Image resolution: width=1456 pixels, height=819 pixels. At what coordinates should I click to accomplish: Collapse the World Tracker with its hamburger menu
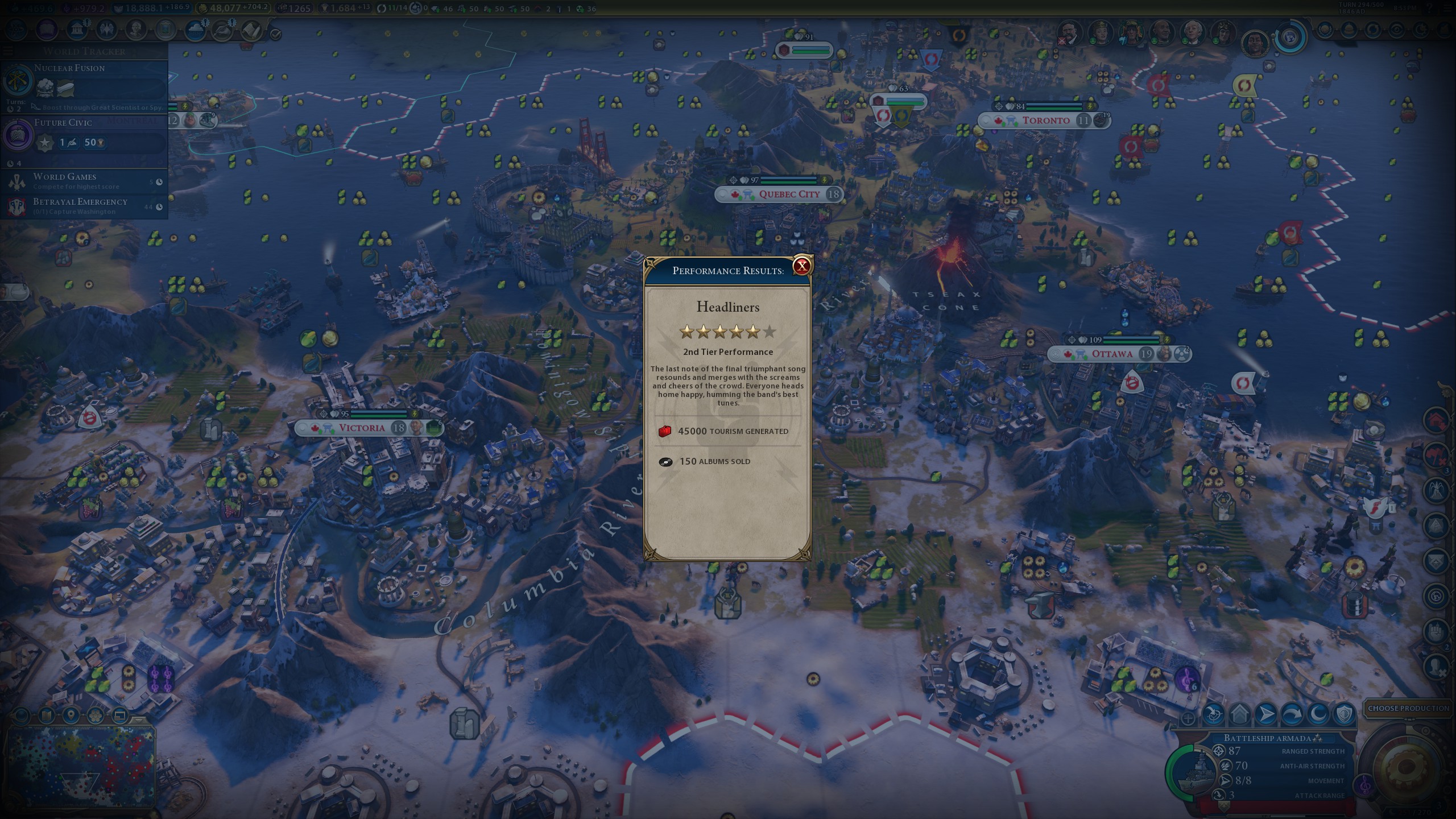(7, 50)
